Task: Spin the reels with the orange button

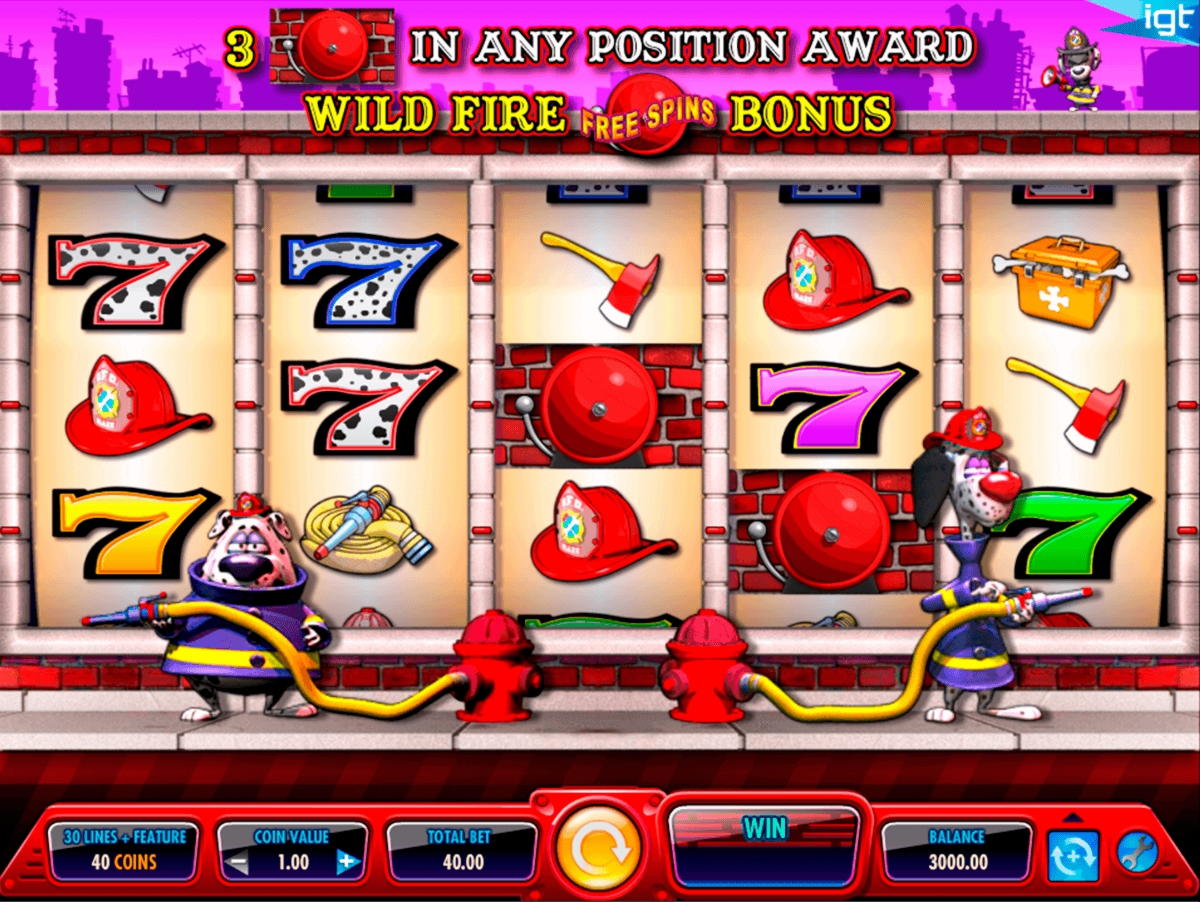Action: click(599, 848)
